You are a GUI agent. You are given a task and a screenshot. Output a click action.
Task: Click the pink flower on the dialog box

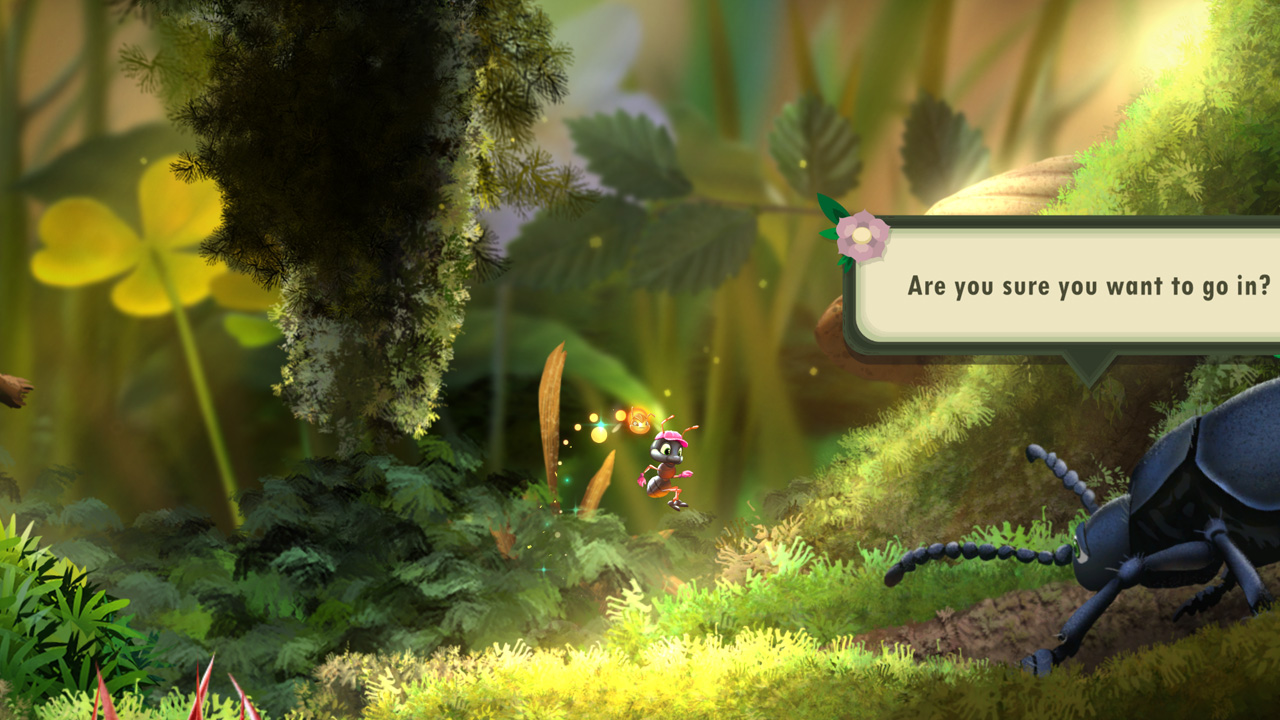862,235
